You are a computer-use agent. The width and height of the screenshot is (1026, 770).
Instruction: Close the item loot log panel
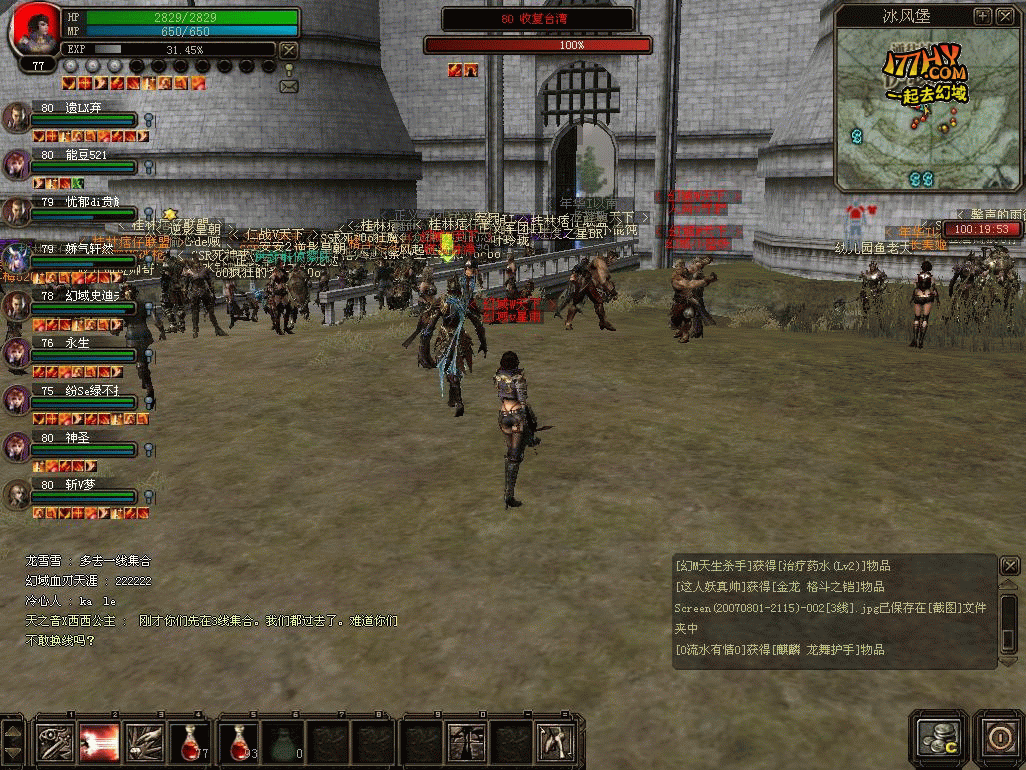pyautogui.click(x=1009, y=566)
